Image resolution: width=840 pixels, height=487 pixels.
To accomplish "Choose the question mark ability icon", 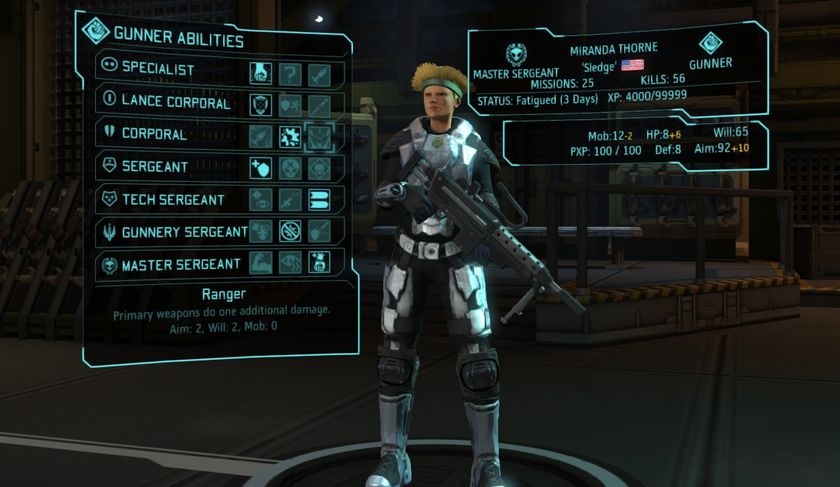I will click(290, 72).
